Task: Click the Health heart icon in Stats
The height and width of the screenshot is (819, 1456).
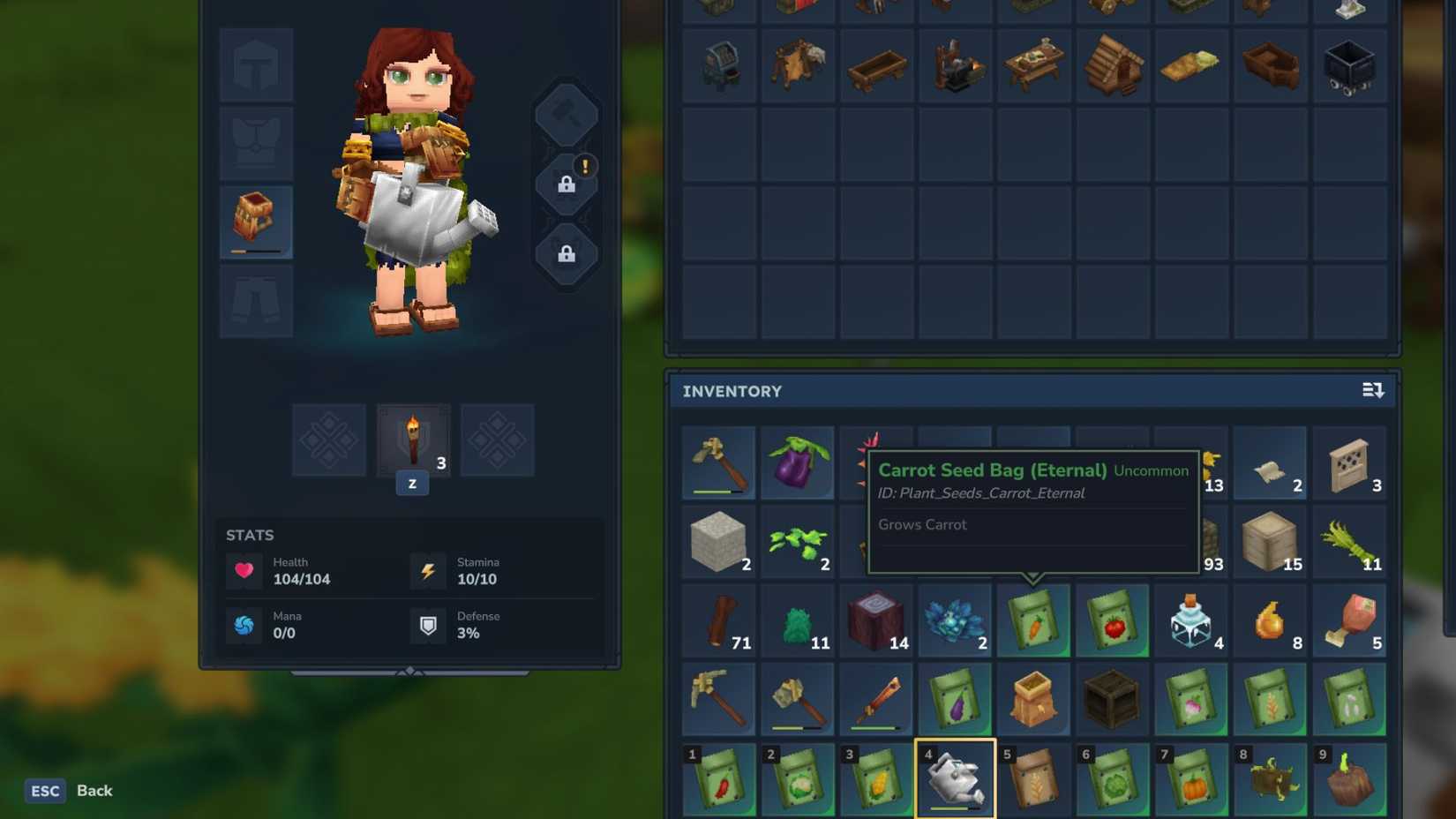Action: click(244, 570)
